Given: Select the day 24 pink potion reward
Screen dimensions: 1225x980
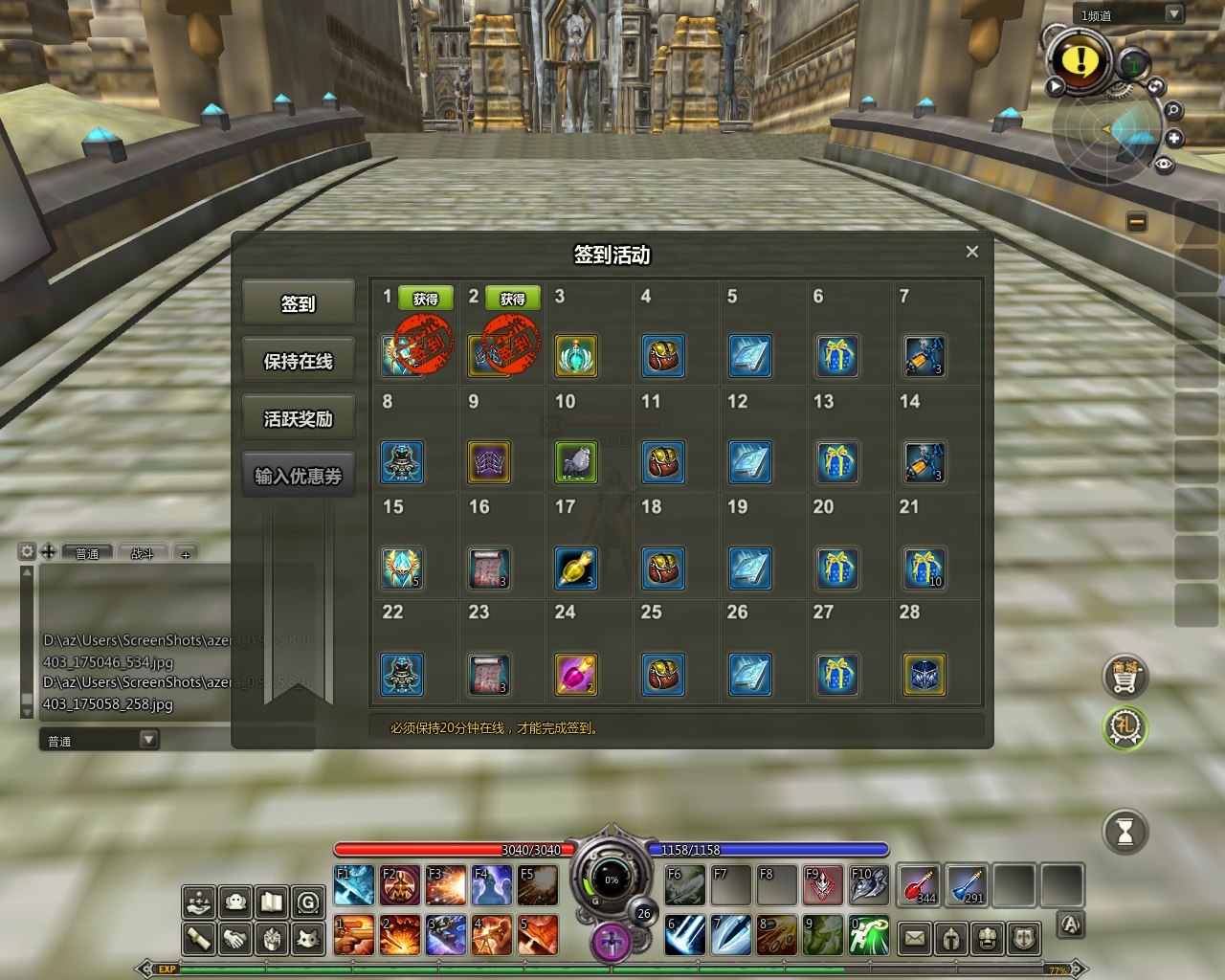Looking at the screenshot, I should pyautogui.click(x=576, y=675).
